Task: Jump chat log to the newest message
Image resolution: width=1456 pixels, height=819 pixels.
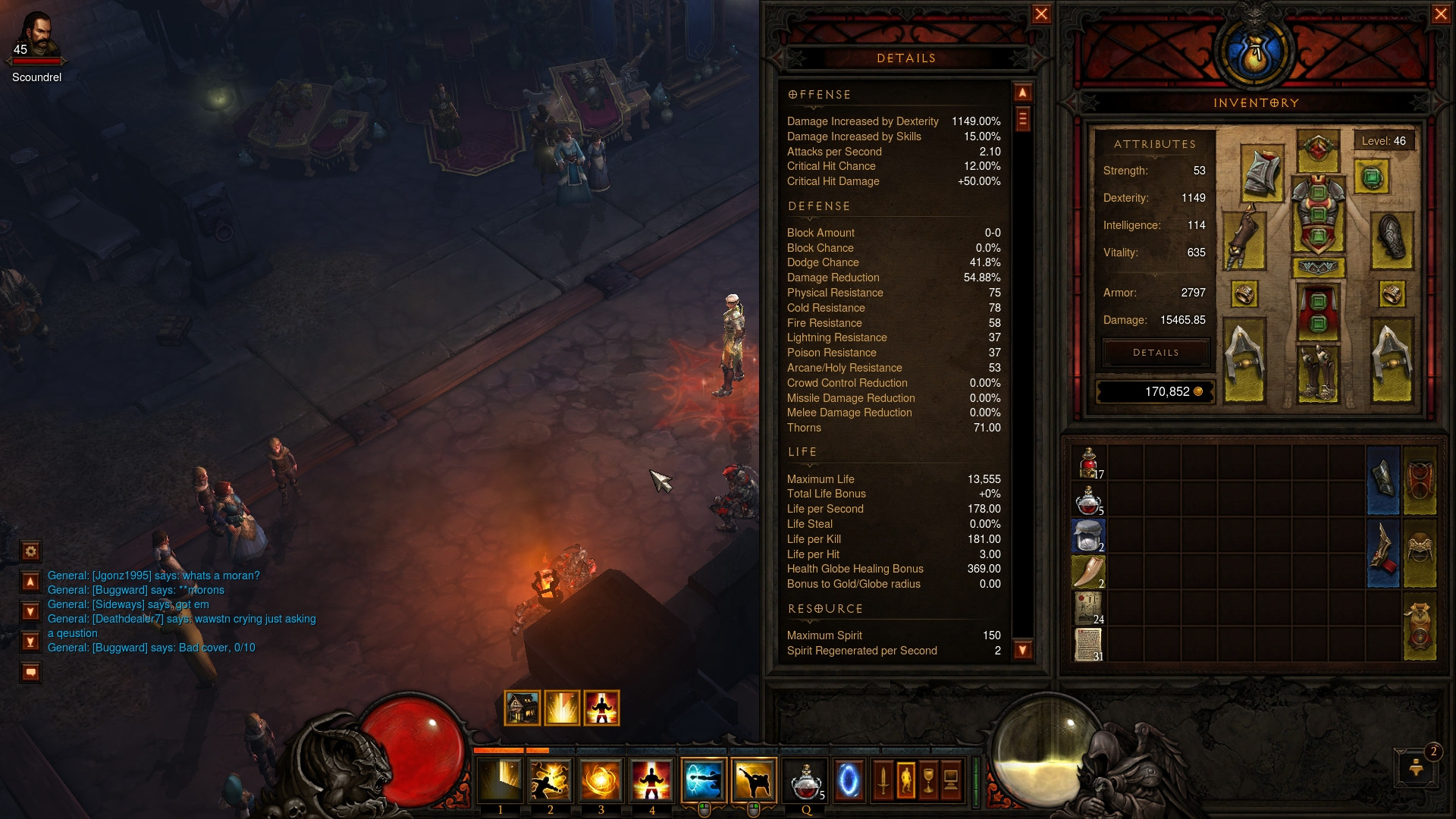Action: [x=31, y=642]
